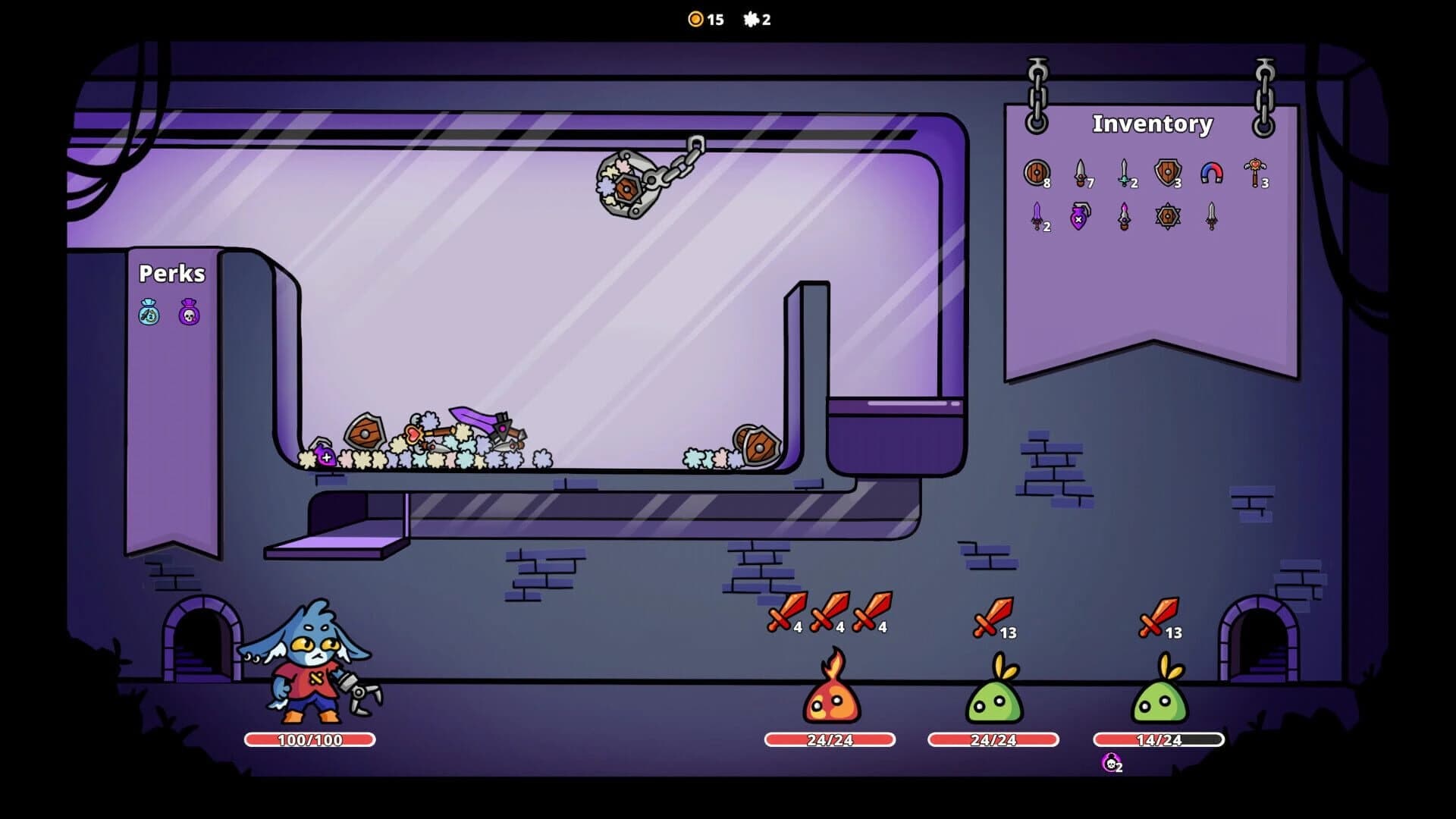This screenshot has height=819, width=1456.
Task: Select the dagger stack of 7 in Inventory
Action: [1079, 173]
